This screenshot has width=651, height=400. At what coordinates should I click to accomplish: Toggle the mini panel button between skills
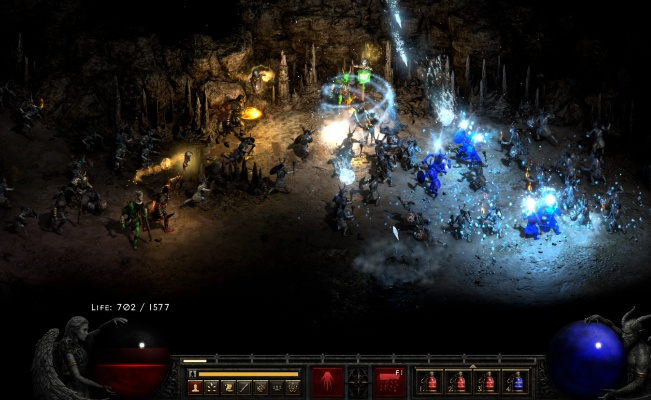tap(358, 381)
